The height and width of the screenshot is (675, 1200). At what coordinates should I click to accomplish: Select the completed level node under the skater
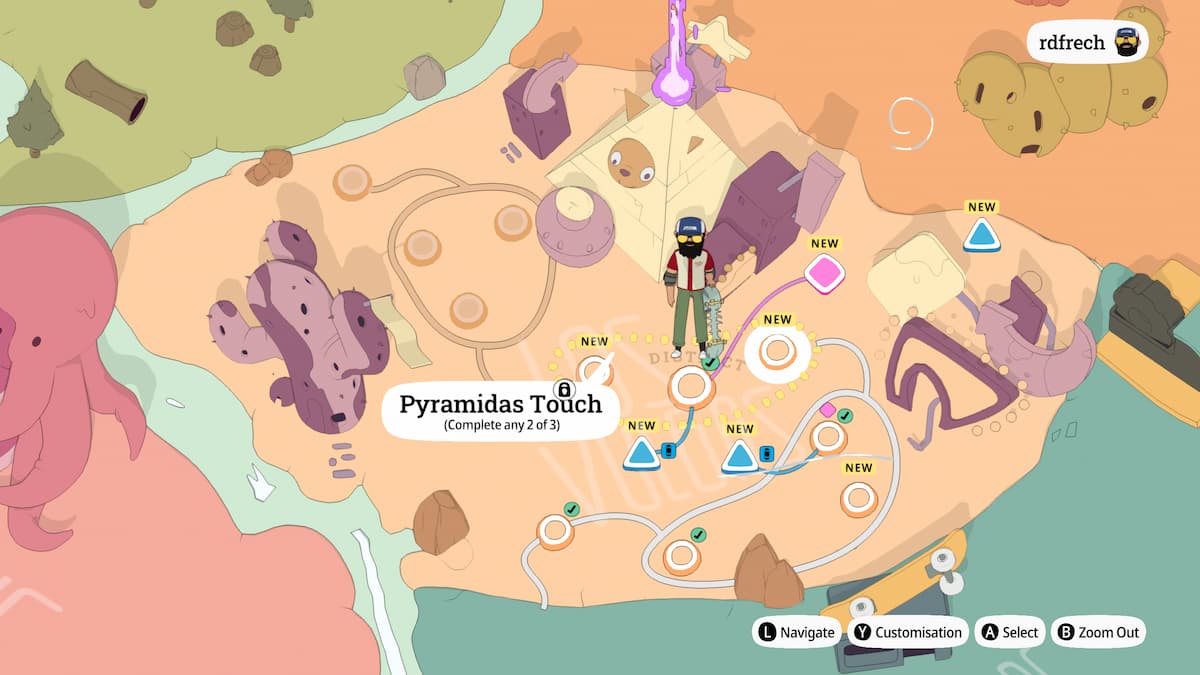(691, 386)
